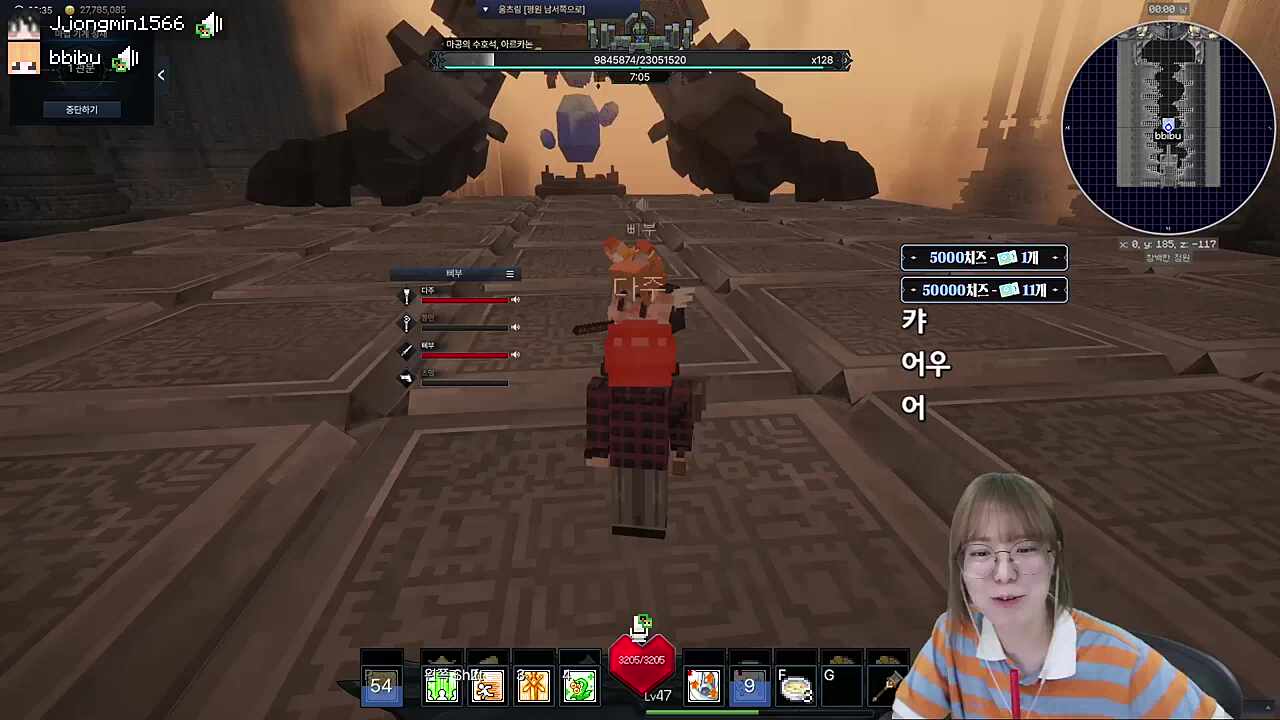Click the water bucket stack of 54

(381, 685)
